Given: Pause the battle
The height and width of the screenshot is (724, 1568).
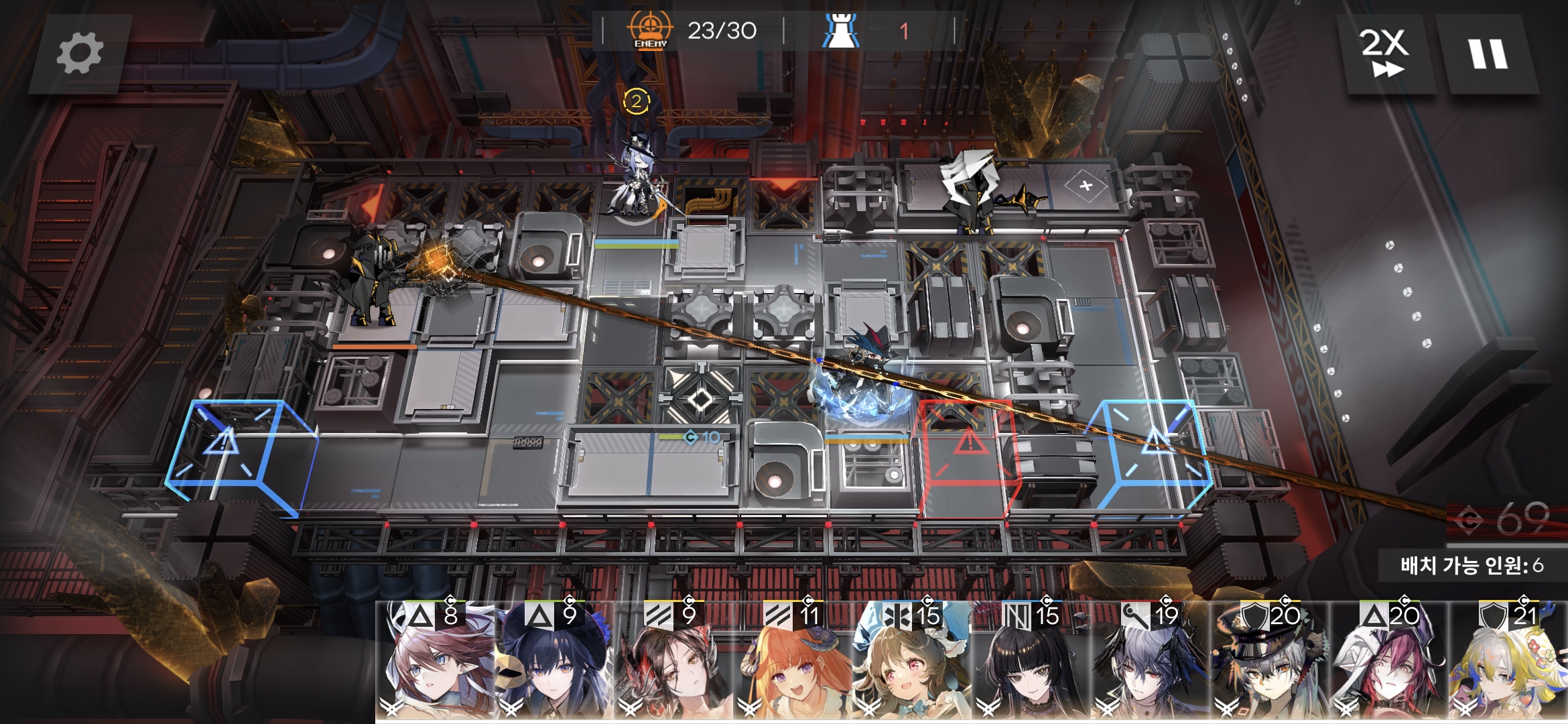Looking at the screenshot, I should point(1488,54).
